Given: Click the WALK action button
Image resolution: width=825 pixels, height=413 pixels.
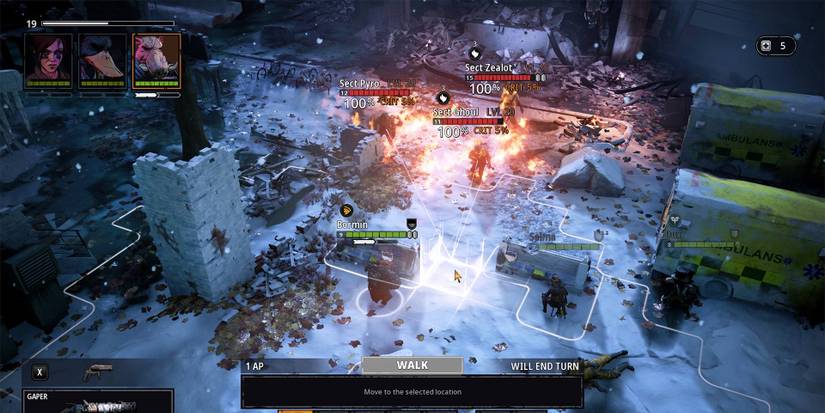Looking at the screenshot, I should click(412, 366).
